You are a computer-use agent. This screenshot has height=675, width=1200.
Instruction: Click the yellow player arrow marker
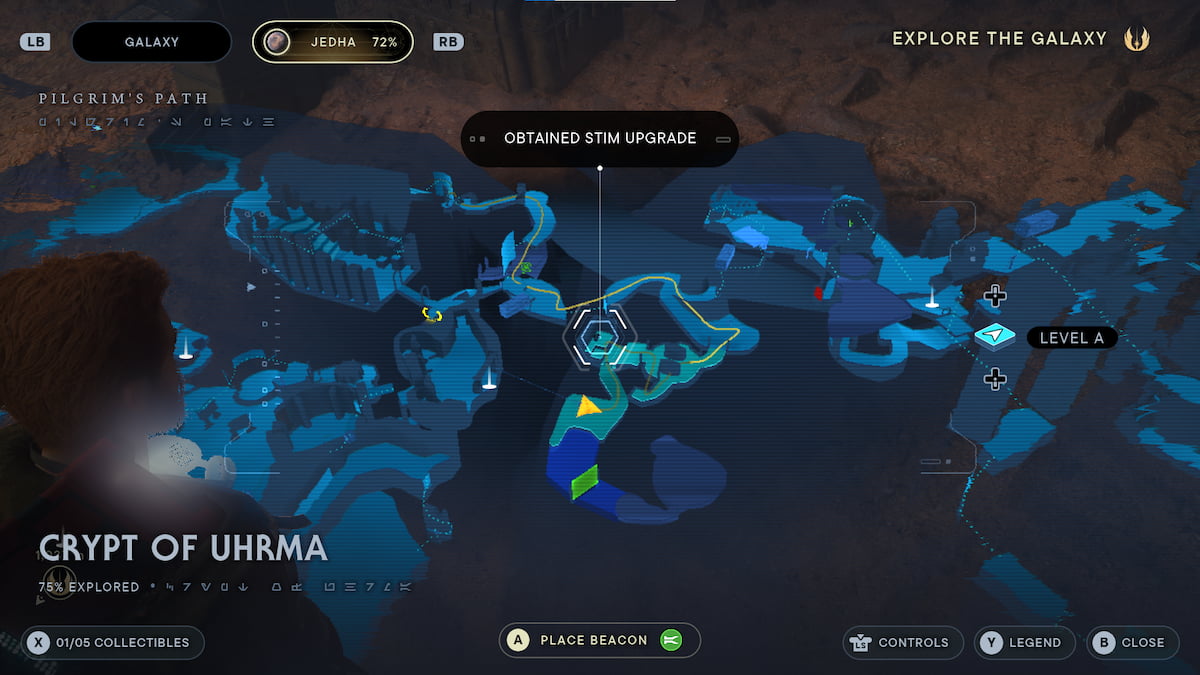[x=589, y=405]
